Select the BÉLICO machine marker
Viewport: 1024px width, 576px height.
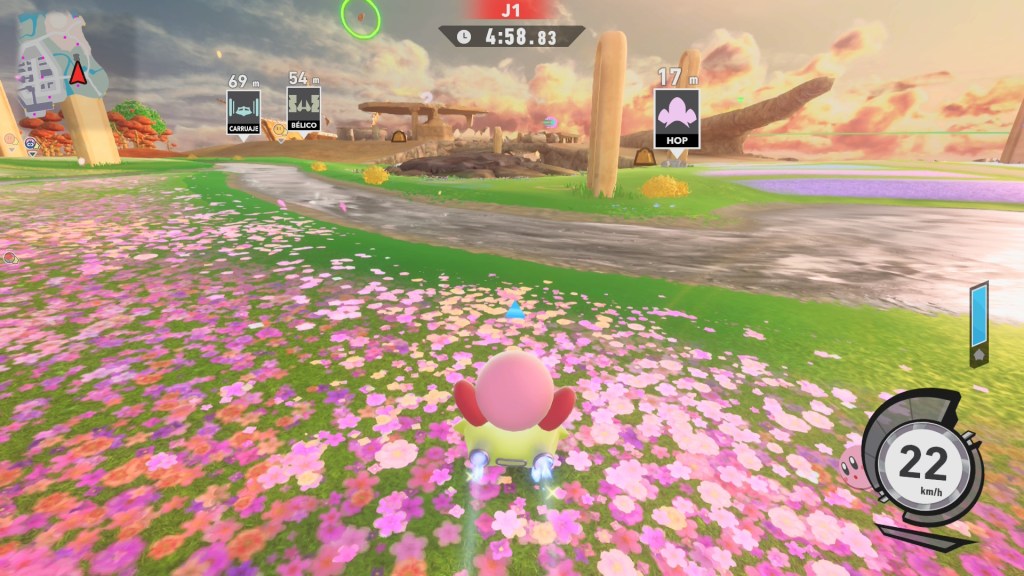coord(303,112)
